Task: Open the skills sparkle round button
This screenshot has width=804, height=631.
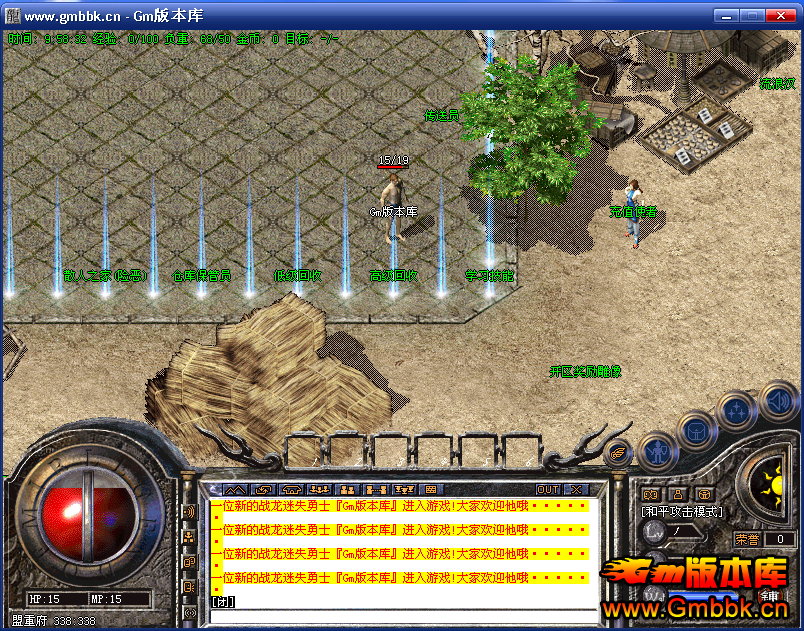Action: pyautogui.click(x=737, y=409)
